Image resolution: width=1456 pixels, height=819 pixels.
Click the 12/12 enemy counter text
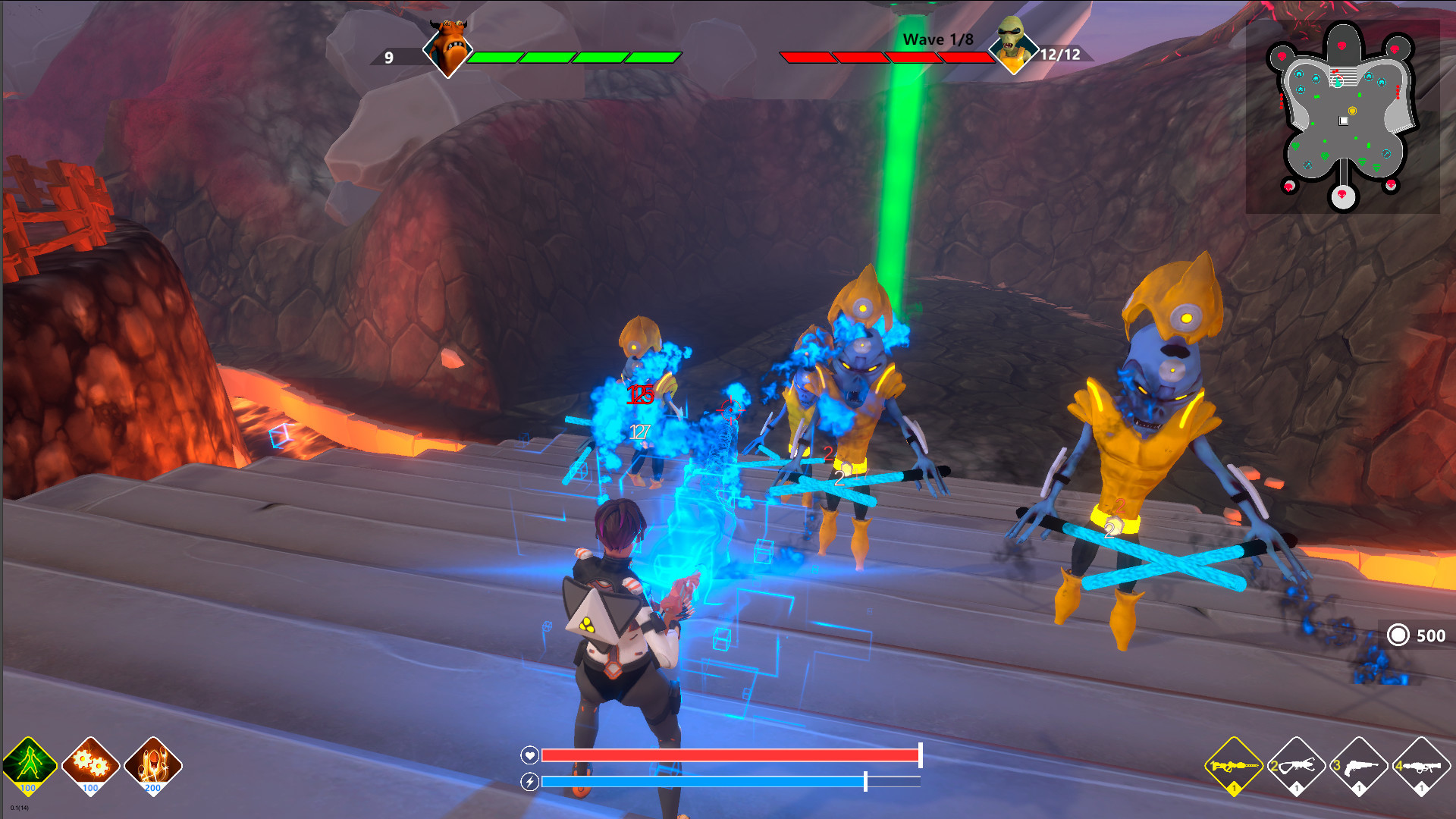click(1061, 55)
